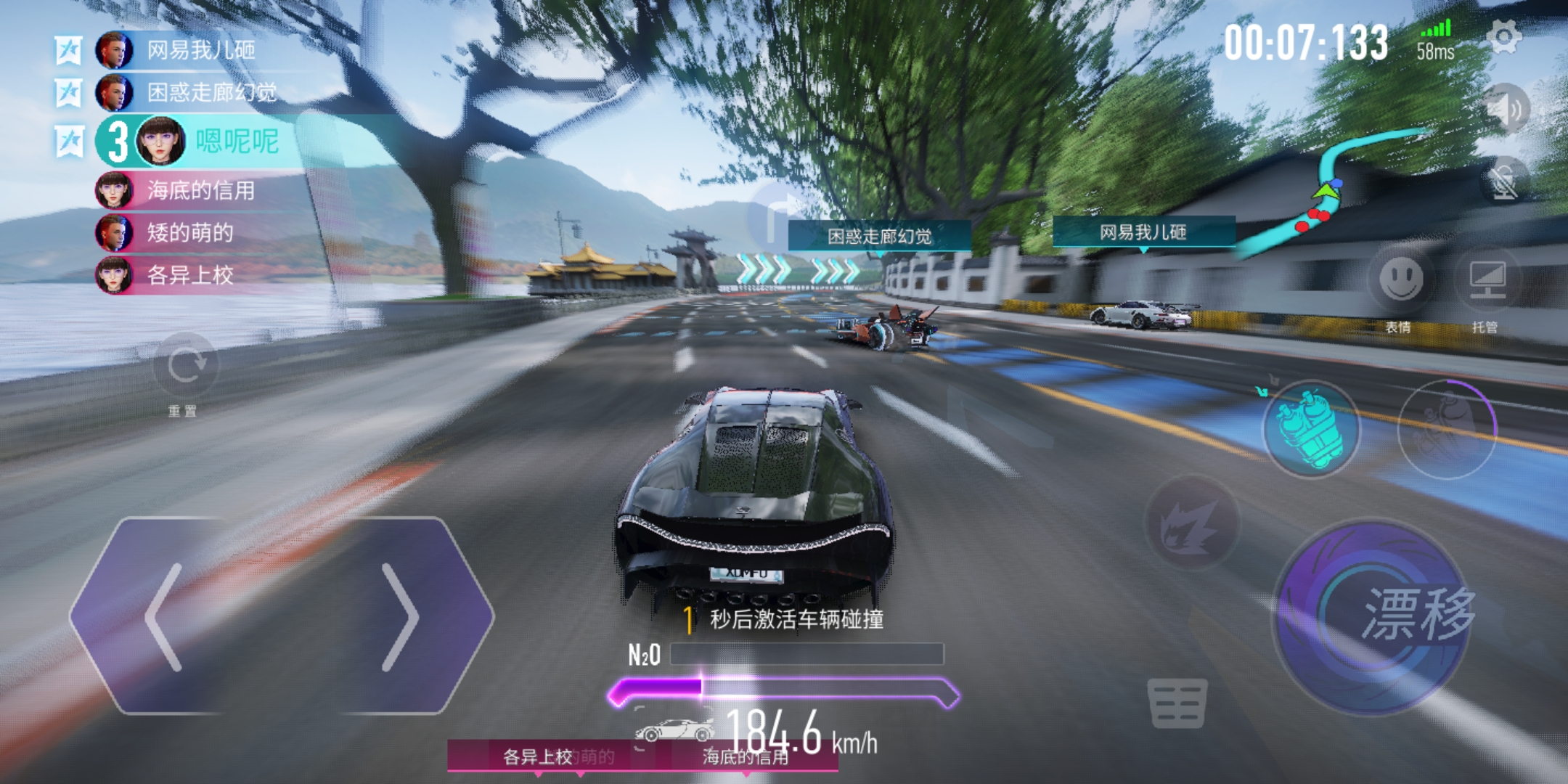Tap the brake pedal icon

1177,701
